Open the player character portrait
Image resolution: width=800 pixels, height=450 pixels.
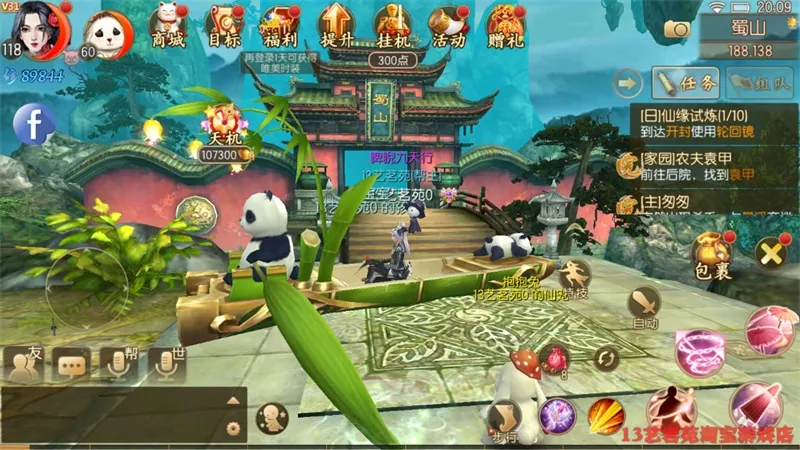click(x=40, y=28)
